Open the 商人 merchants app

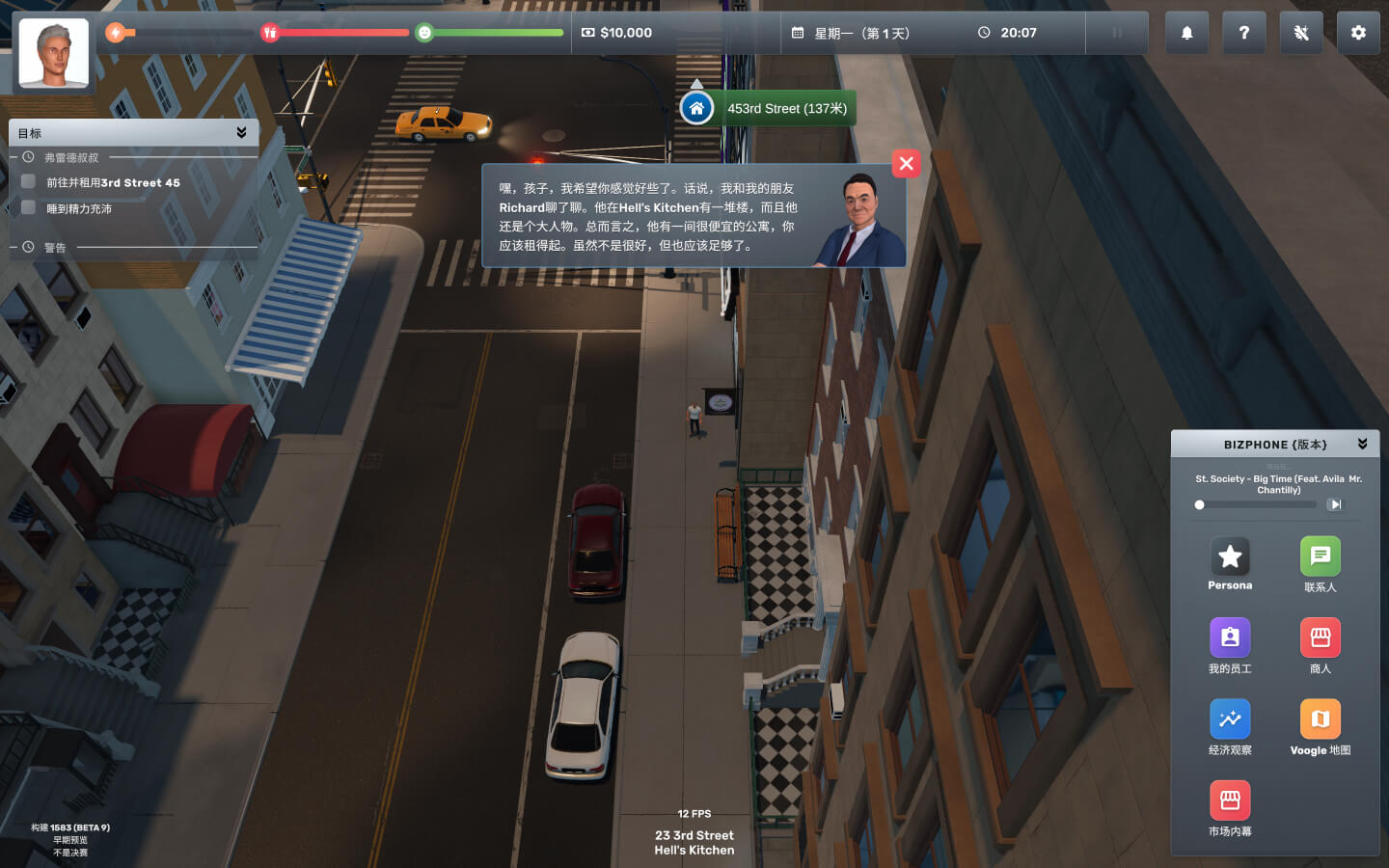[x=1320, y=637]
